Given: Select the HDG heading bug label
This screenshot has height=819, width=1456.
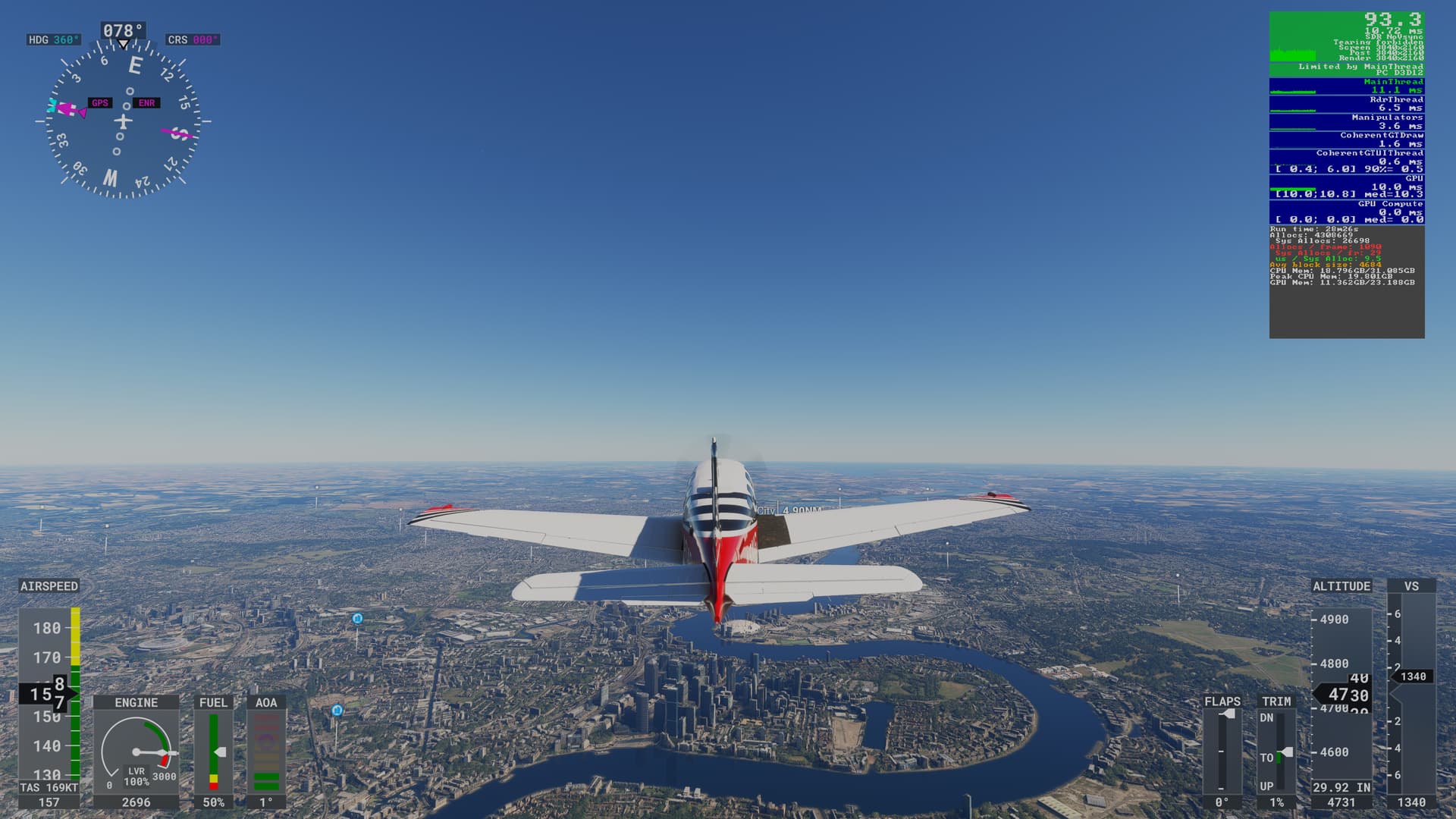Looking at the screenshot, I should [x=53, y=39].
